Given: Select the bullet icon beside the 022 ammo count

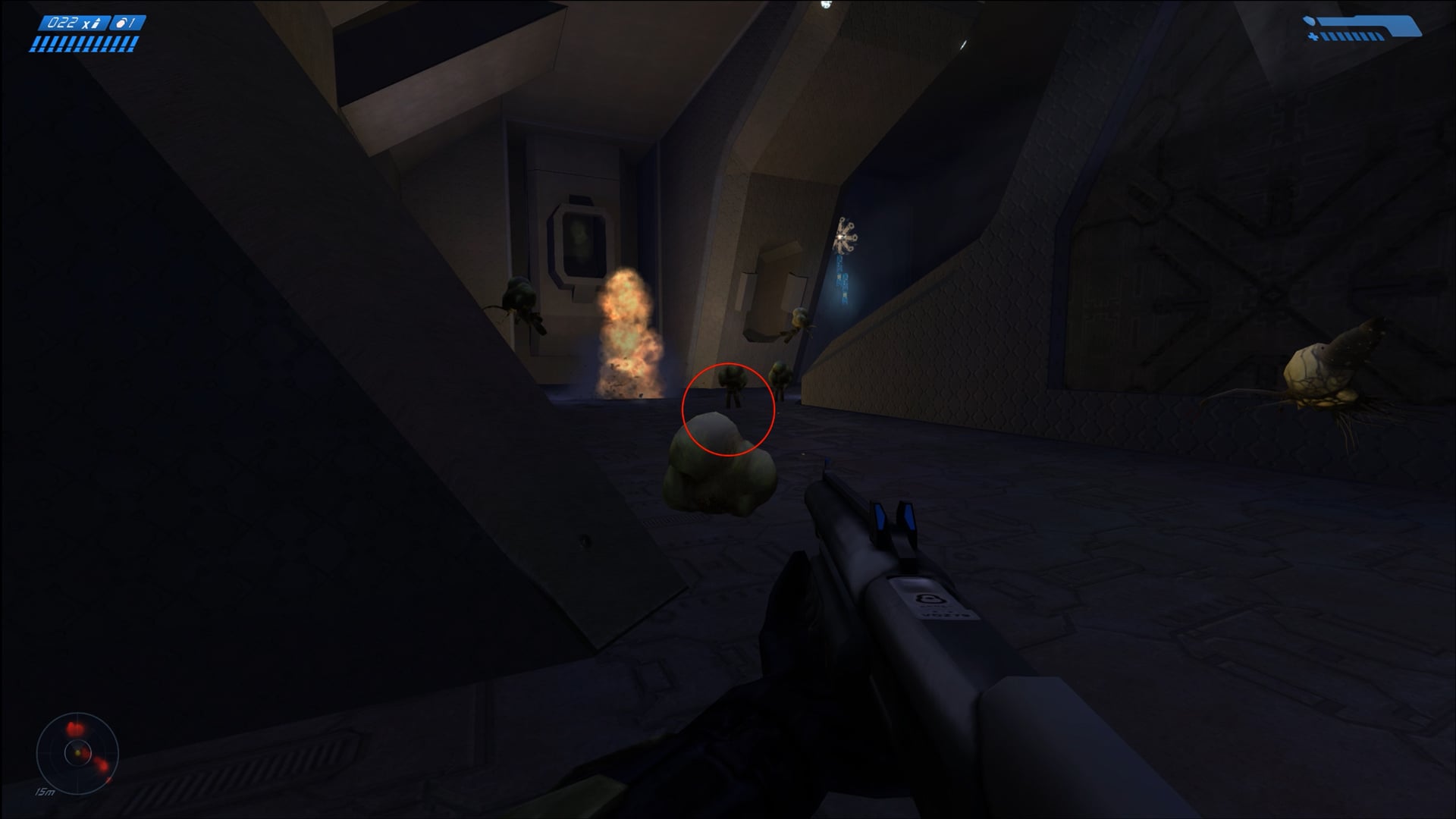Looking at the screenshot, I should (96, 23).
